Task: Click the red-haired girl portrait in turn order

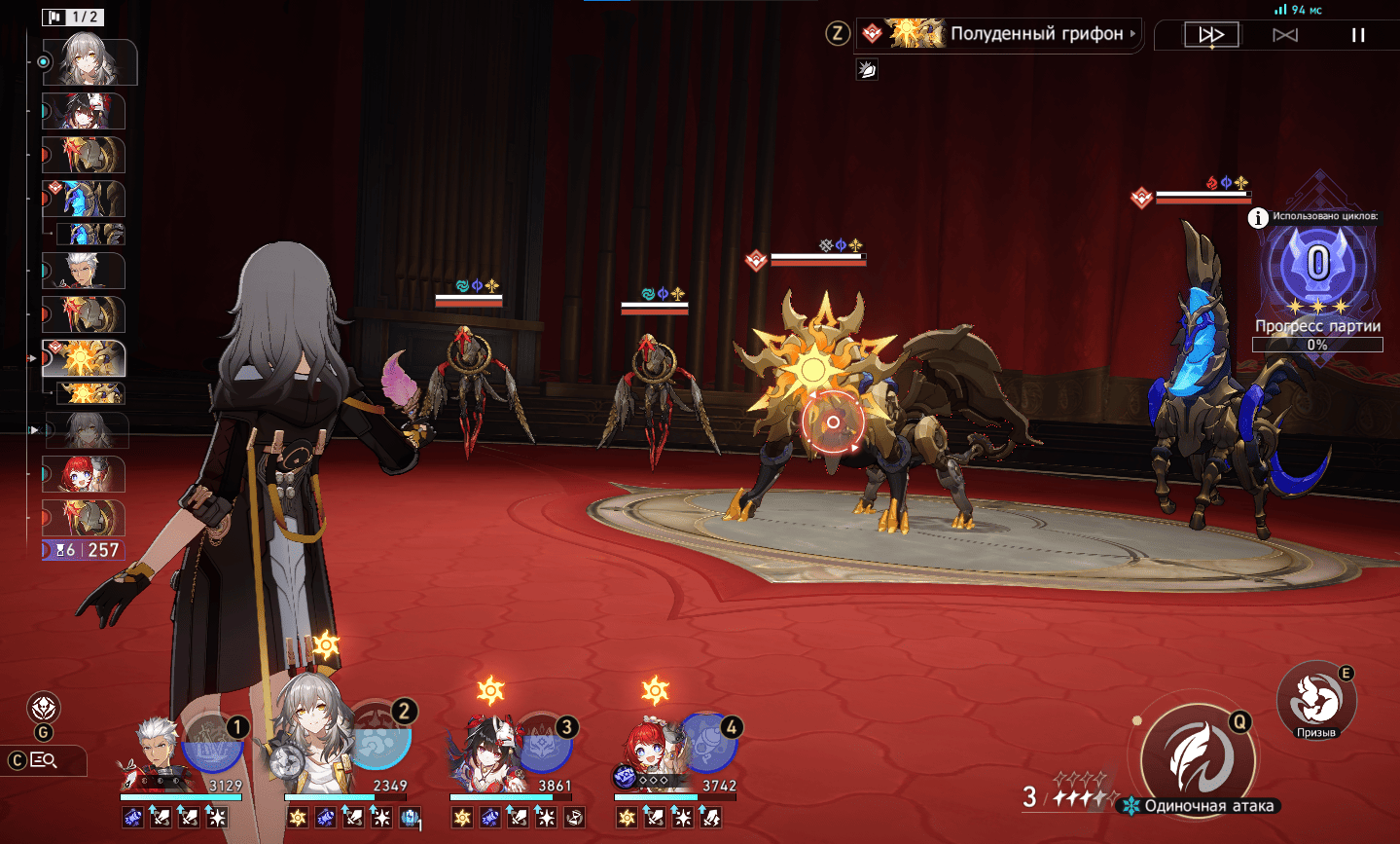Action: (84, 474)
